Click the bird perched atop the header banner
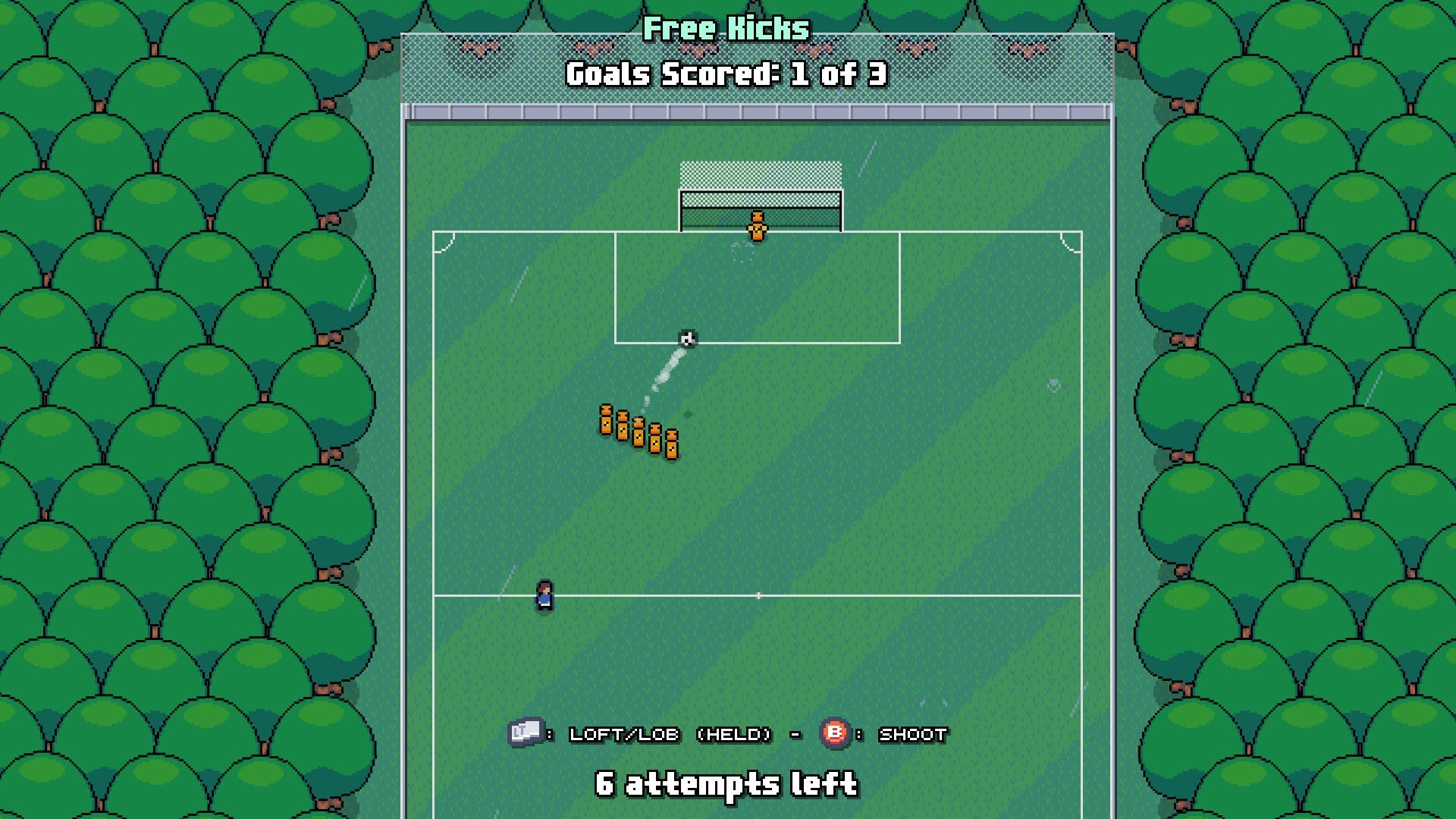The image size is (1456, 819). (x=479, y=49)
